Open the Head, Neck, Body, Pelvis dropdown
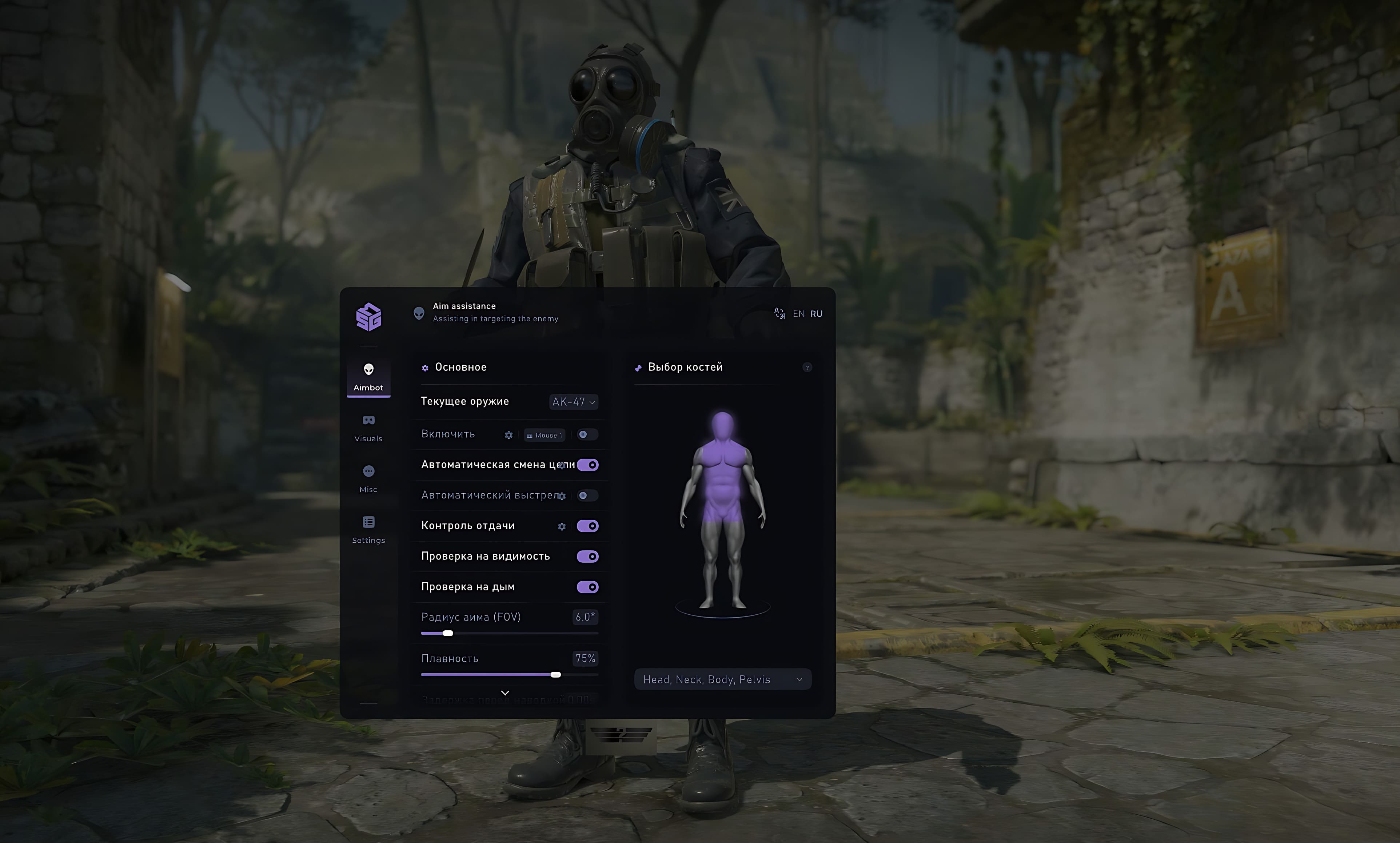Screen dimensions: 1400x843 (x=722, y=679)
